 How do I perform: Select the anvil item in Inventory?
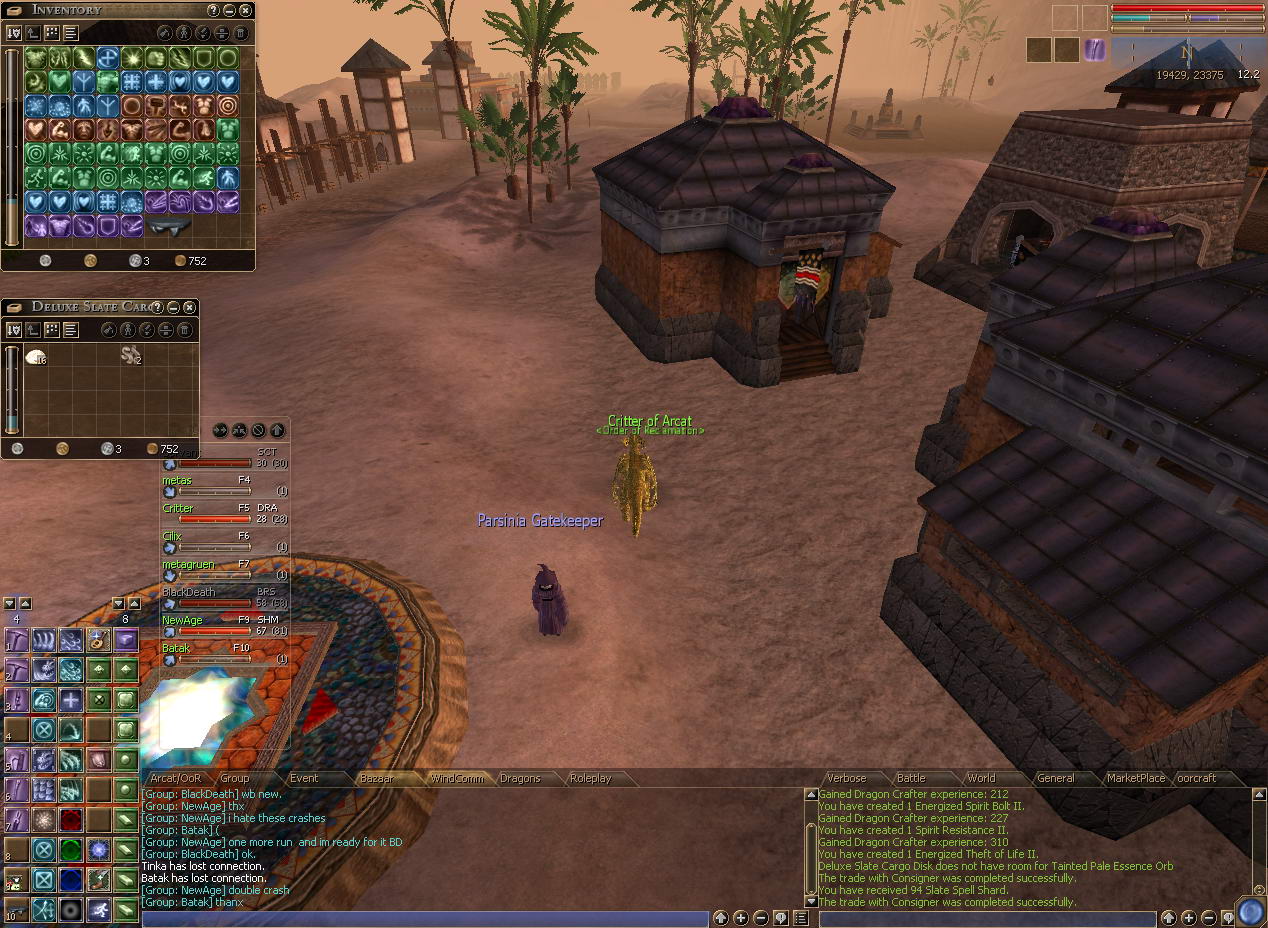point(170,227)
